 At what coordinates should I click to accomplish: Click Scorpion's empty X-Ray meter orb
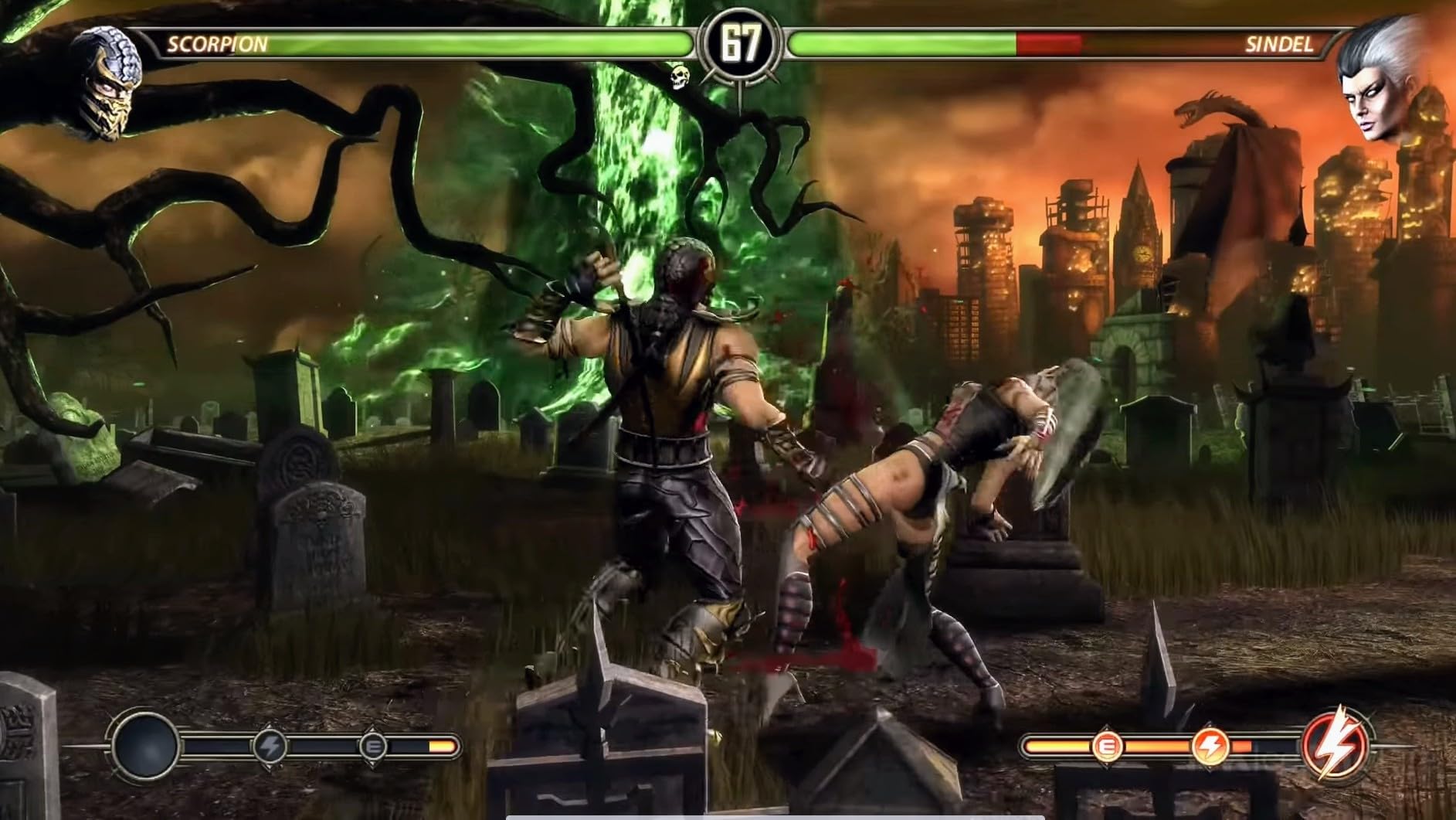[145, 746]
